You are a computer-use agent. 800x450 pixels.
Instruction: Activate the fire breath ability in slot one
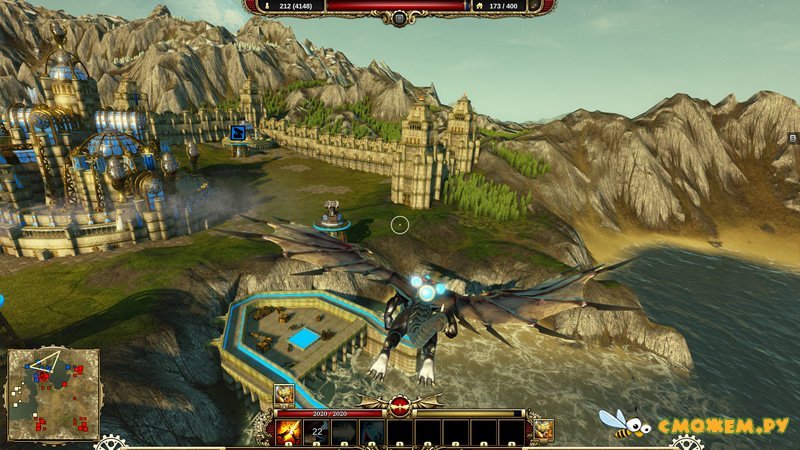pyautogui.click(x=290, y=431)
